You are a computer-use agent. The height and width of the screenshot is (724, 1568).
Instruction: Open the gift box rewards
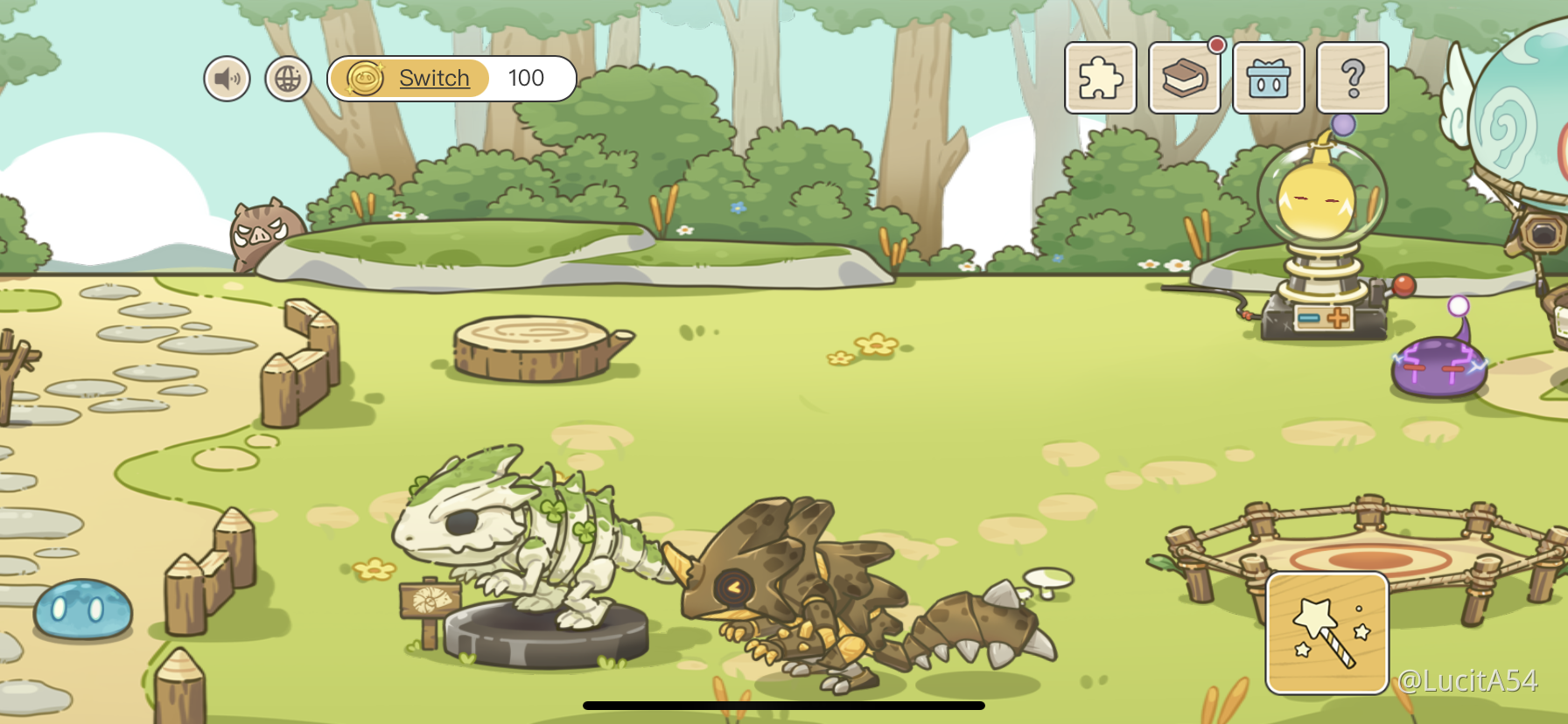point(1268,78)
